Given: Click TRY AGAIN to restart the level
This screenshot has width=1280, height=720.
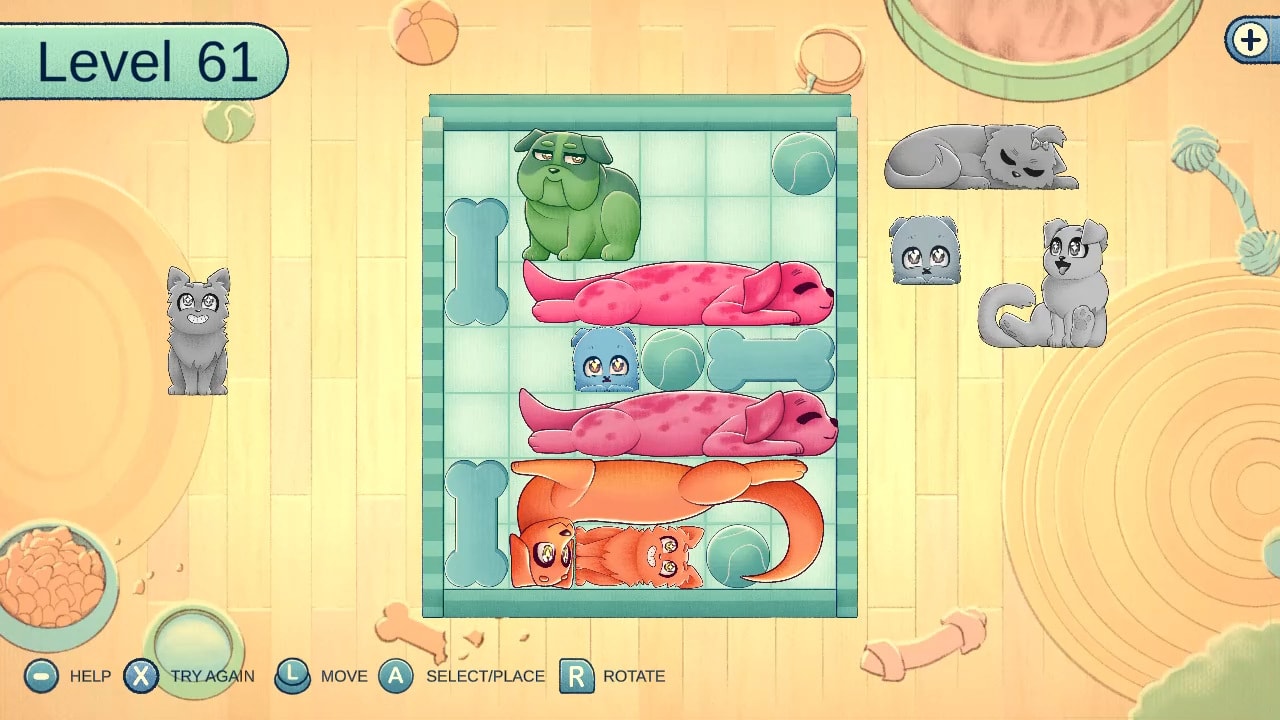Looking at the screenshot, I should coord(142,676).
